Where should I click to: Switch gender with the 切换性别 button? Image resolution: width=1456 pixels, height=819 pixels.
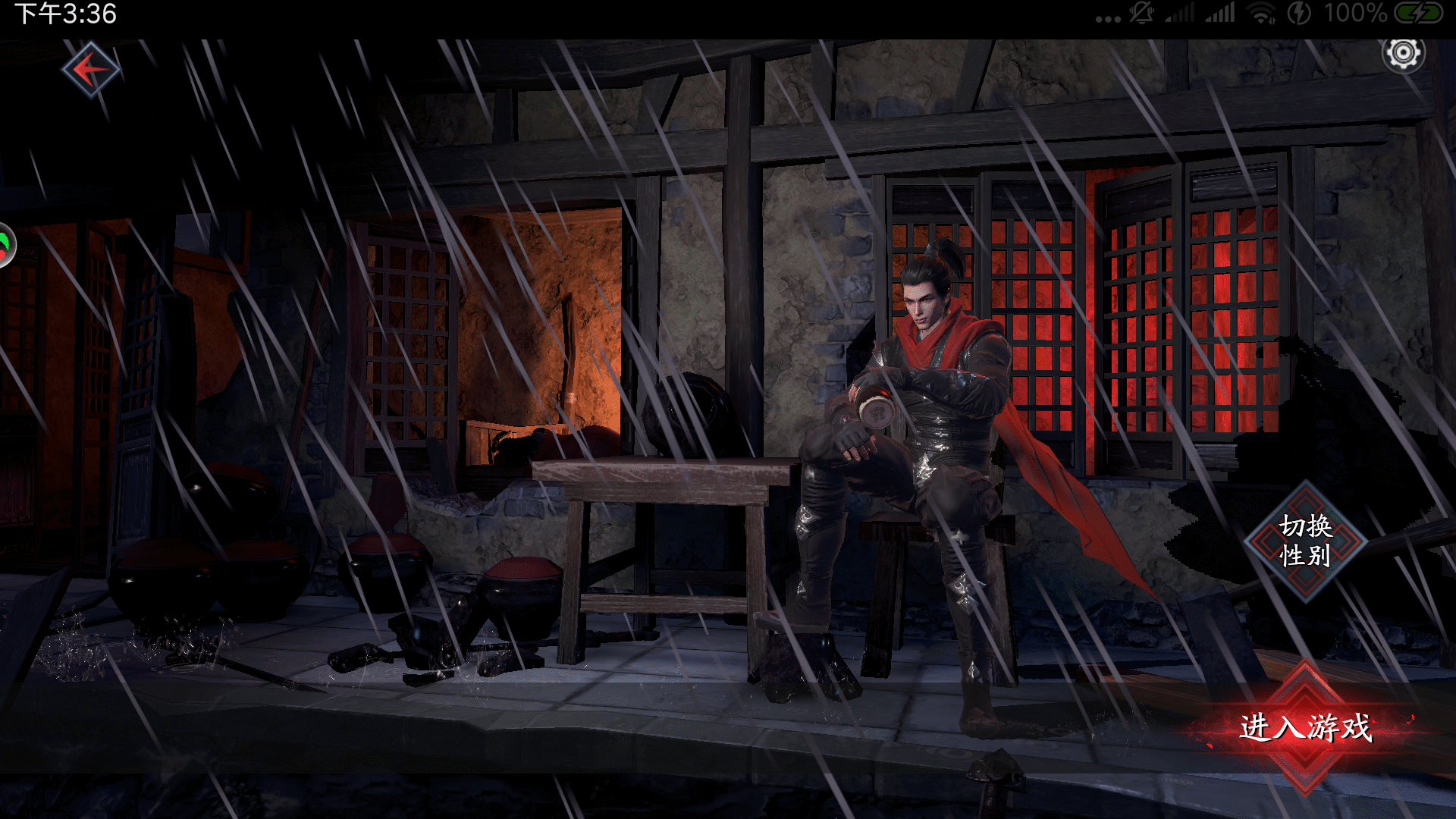[x=1305, y=541]
